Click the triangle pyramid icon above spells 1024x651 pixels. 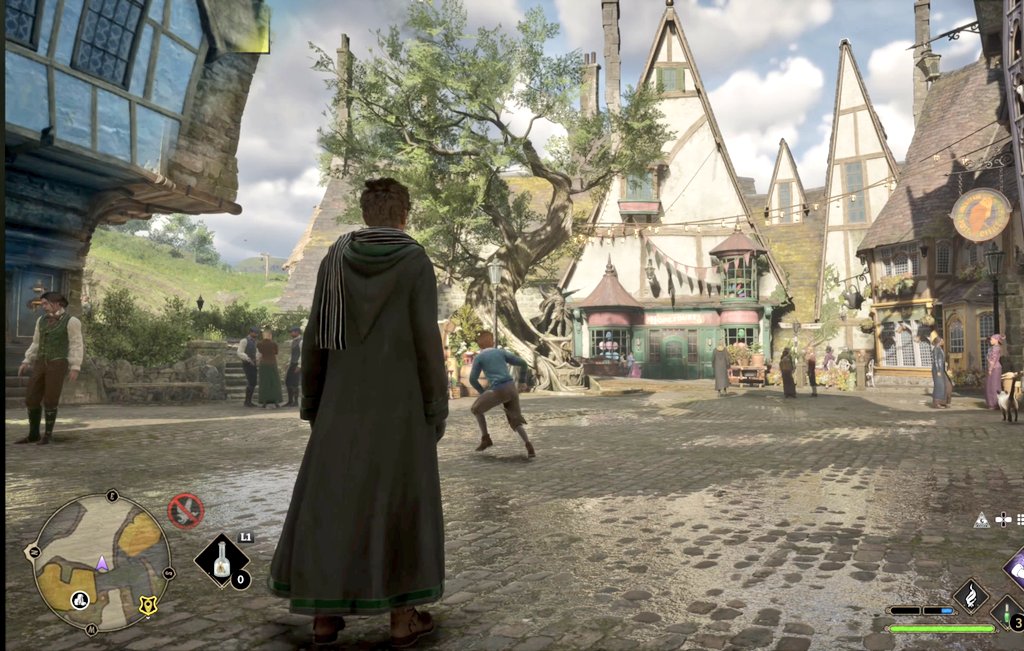tap(981, 520)
